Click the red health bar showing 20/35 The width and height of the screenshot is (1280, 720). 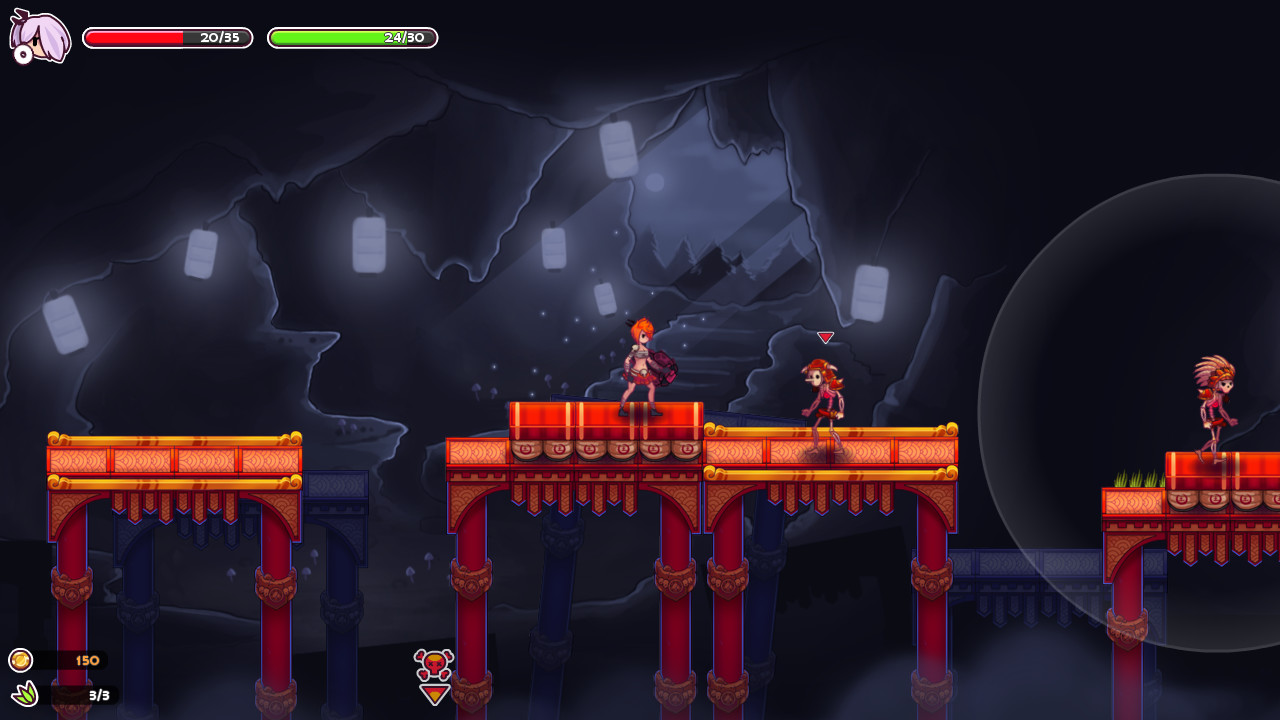pos(167,38)
